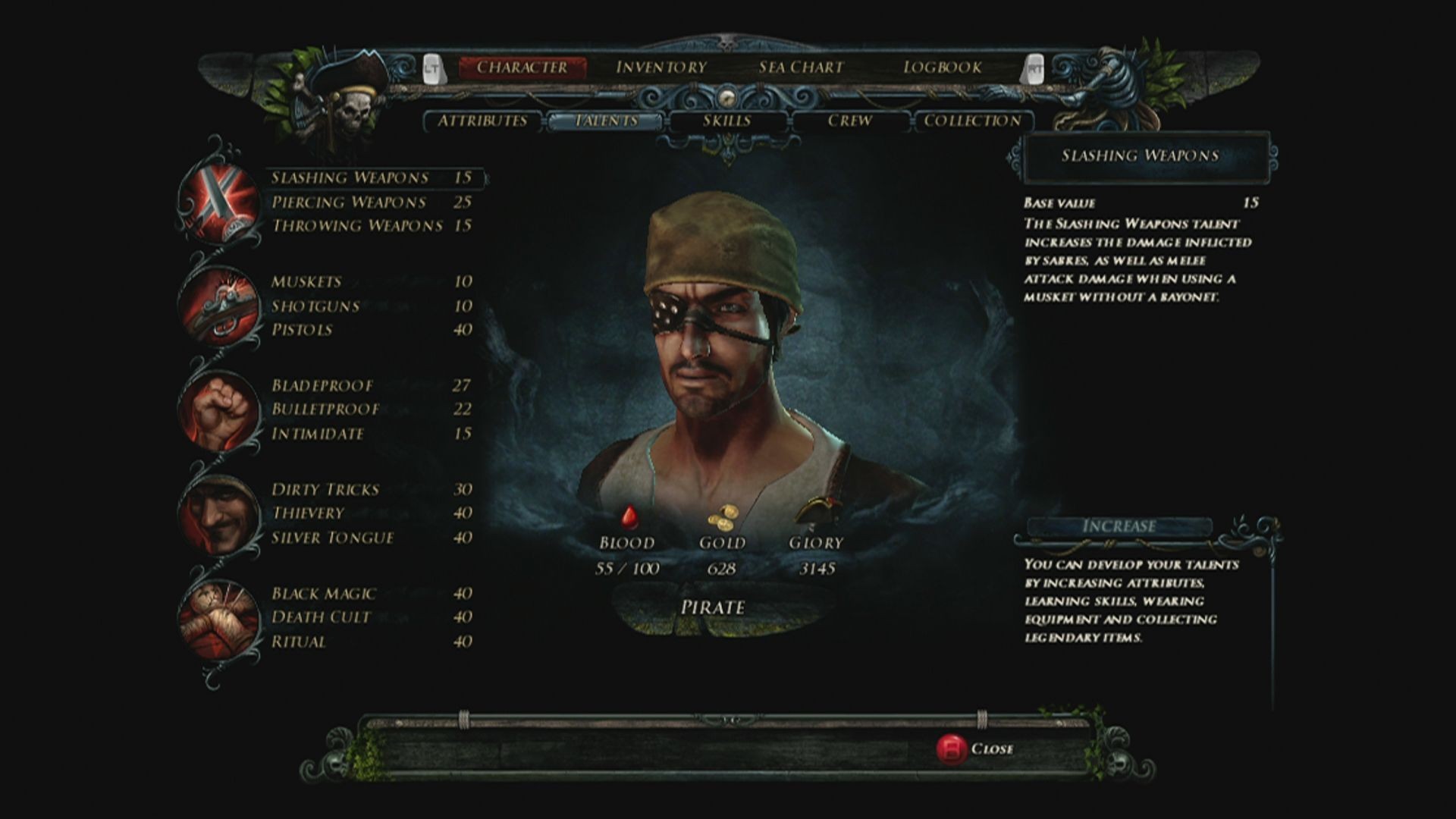Open the Sea Chart tab
Screen dimensions: 1456x819
(x=801, y=67)
